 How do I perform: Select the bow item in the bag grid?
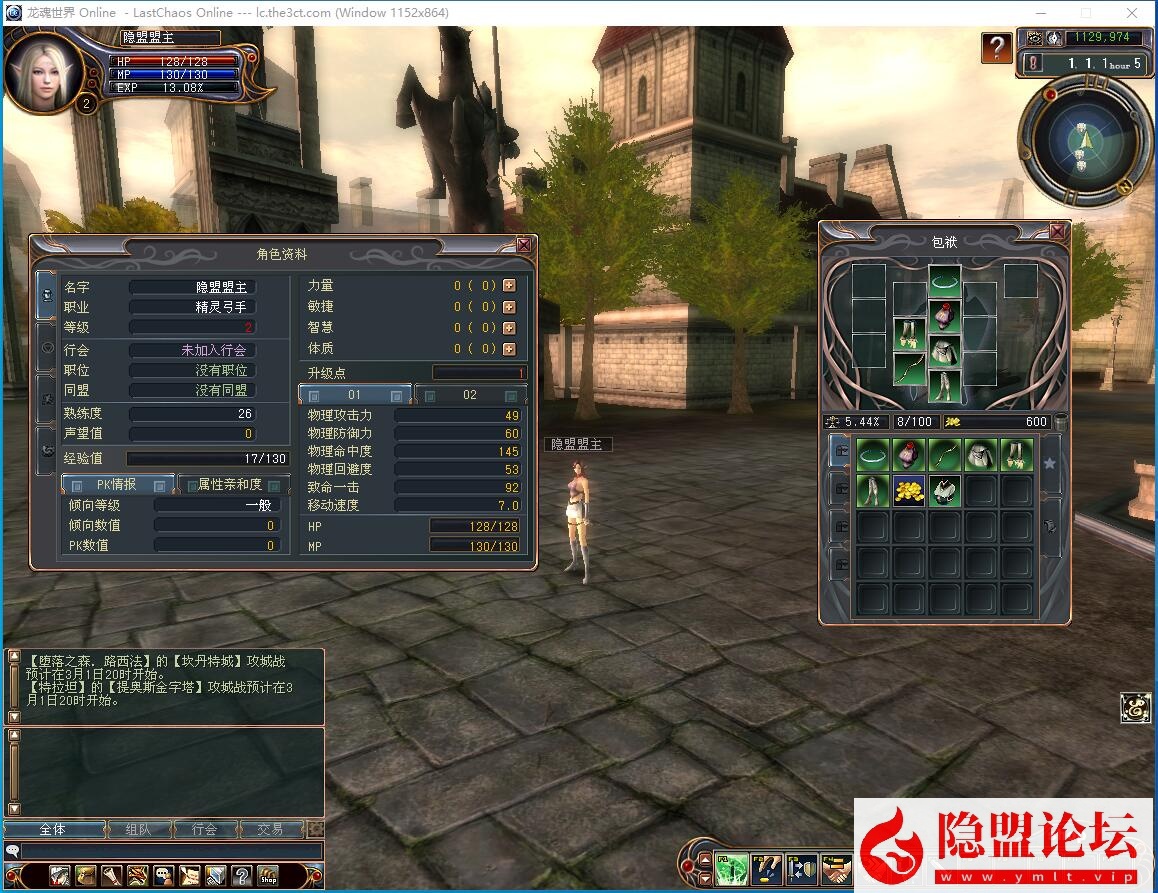coord(945,455)
